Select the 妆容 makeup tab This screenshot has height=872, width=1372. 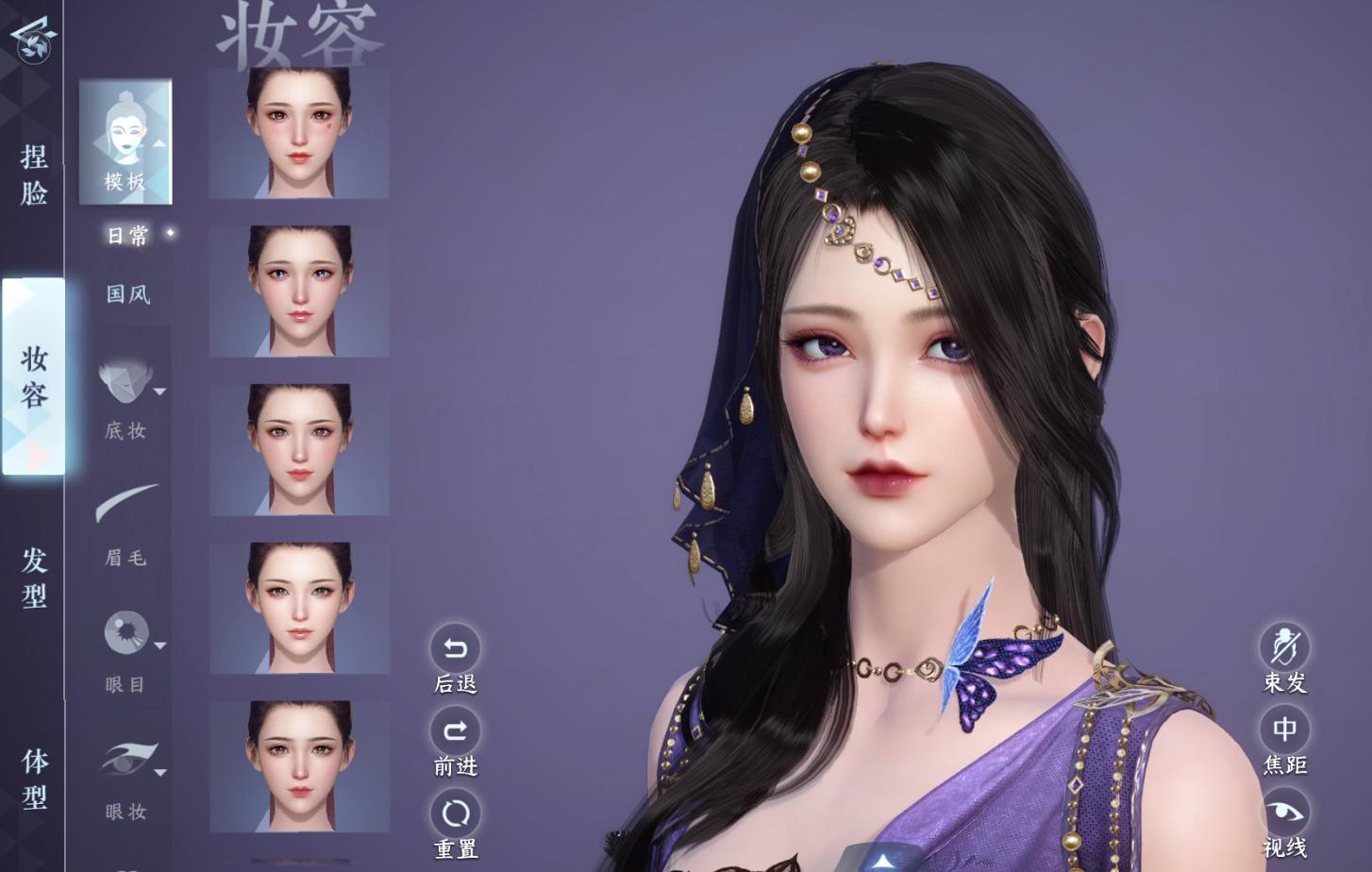[34, 376]
